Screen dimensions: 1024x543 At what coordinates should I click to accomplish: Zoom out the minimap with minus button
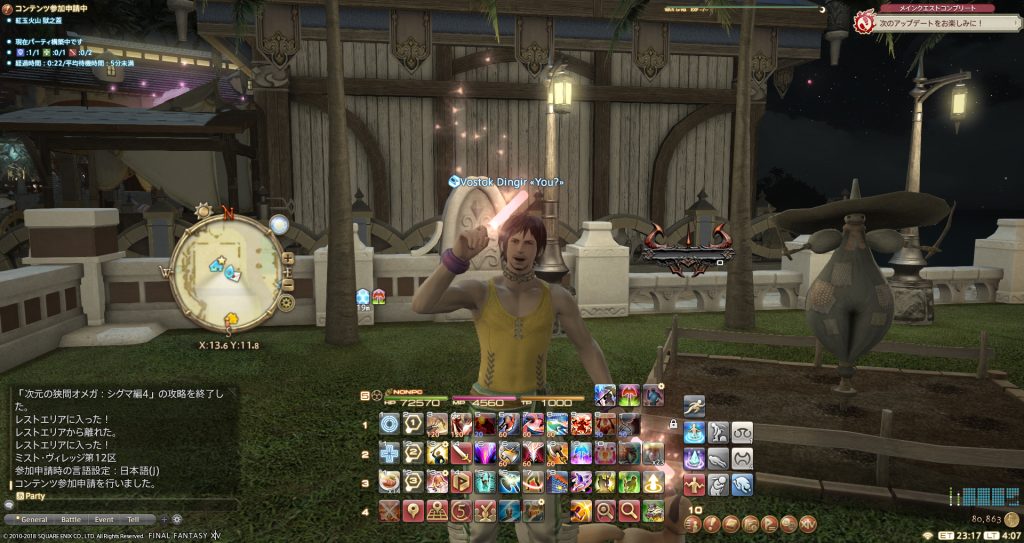point(288,284)
